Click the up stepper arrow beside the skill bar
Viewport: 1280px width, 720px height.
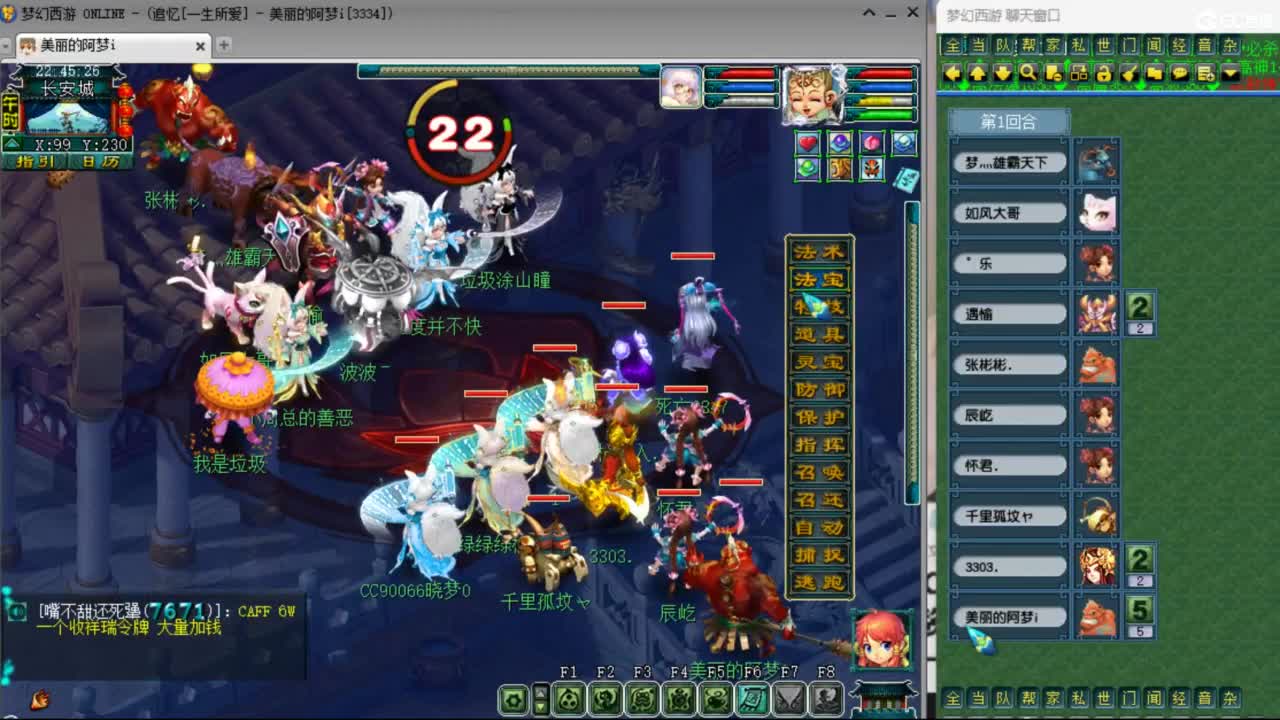click(x=540, y=692)
